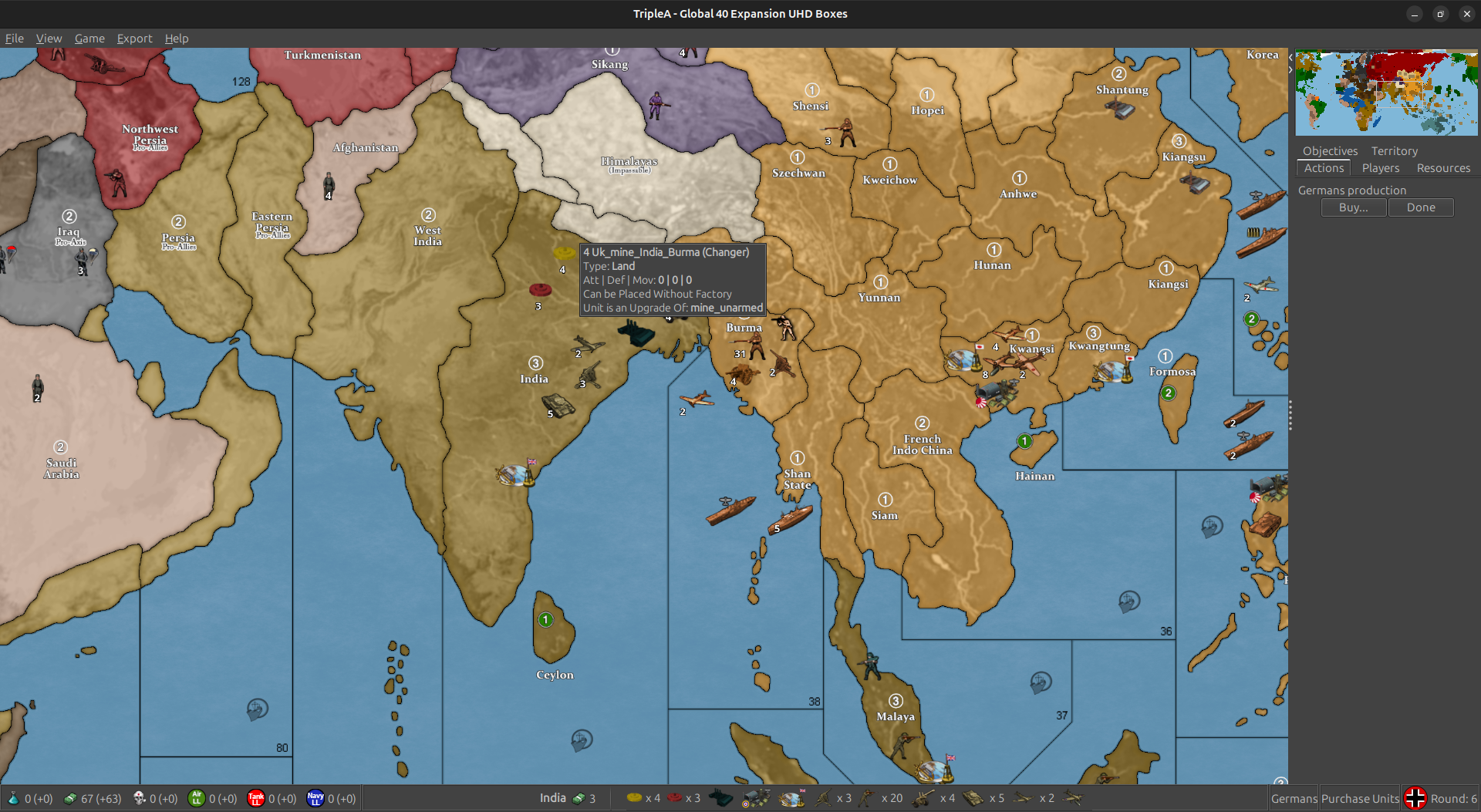Screen dimensions: 1481x812
Task: Click the German cross emblem near Round: 6
Action: tap(1415, 798)
